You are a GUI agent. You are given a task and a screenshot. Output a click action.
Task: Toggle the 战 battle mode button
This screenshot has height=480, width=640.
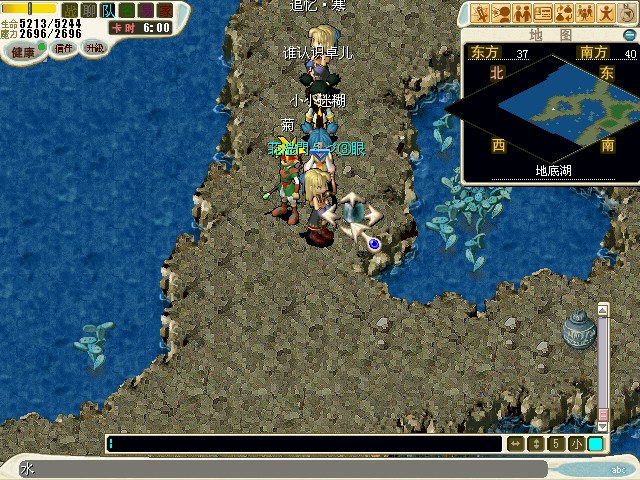pyautogui.click(x=70, y=10)
